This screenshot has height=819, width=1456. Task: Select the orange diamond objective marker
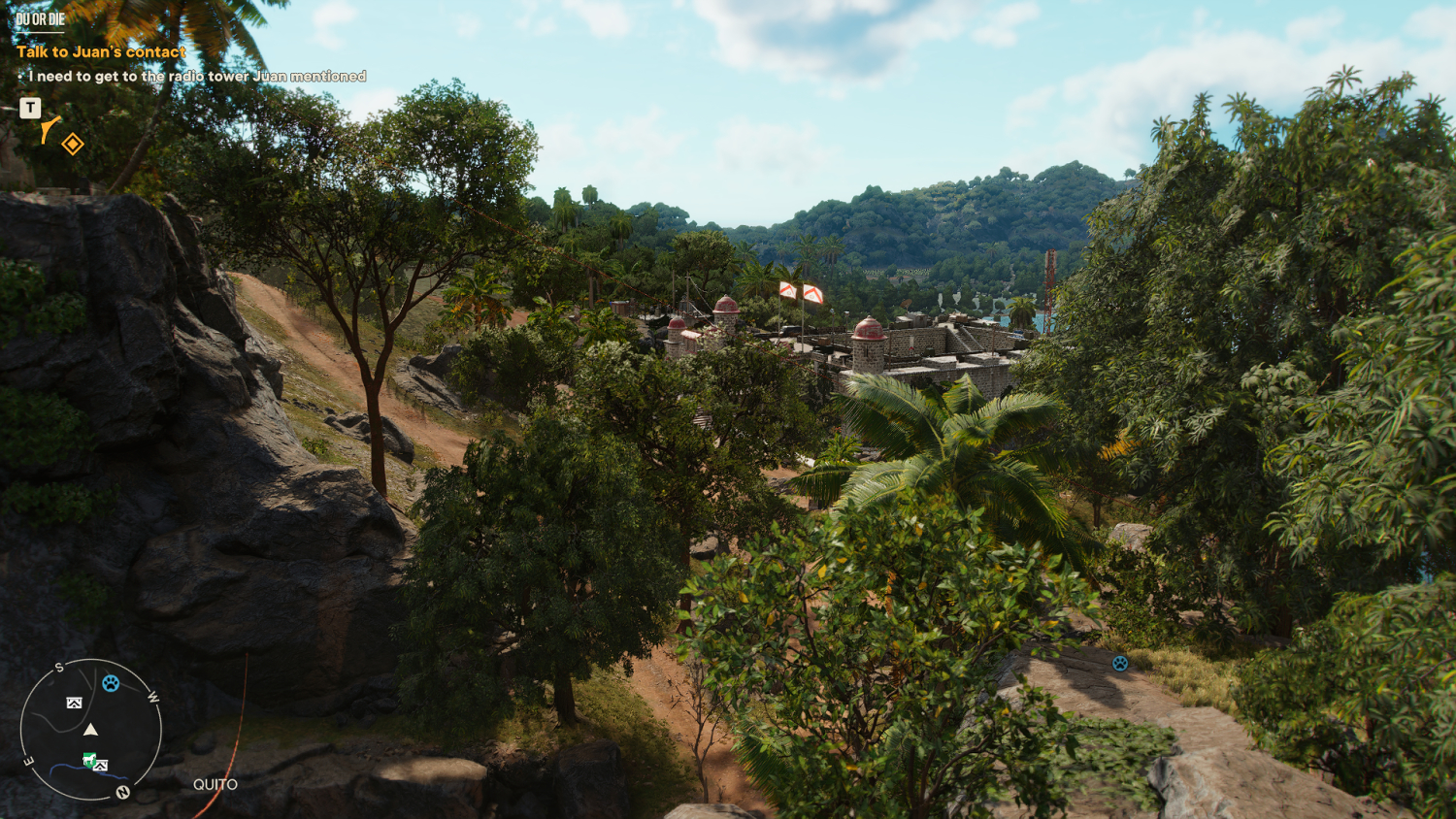(x=73, y=145)
